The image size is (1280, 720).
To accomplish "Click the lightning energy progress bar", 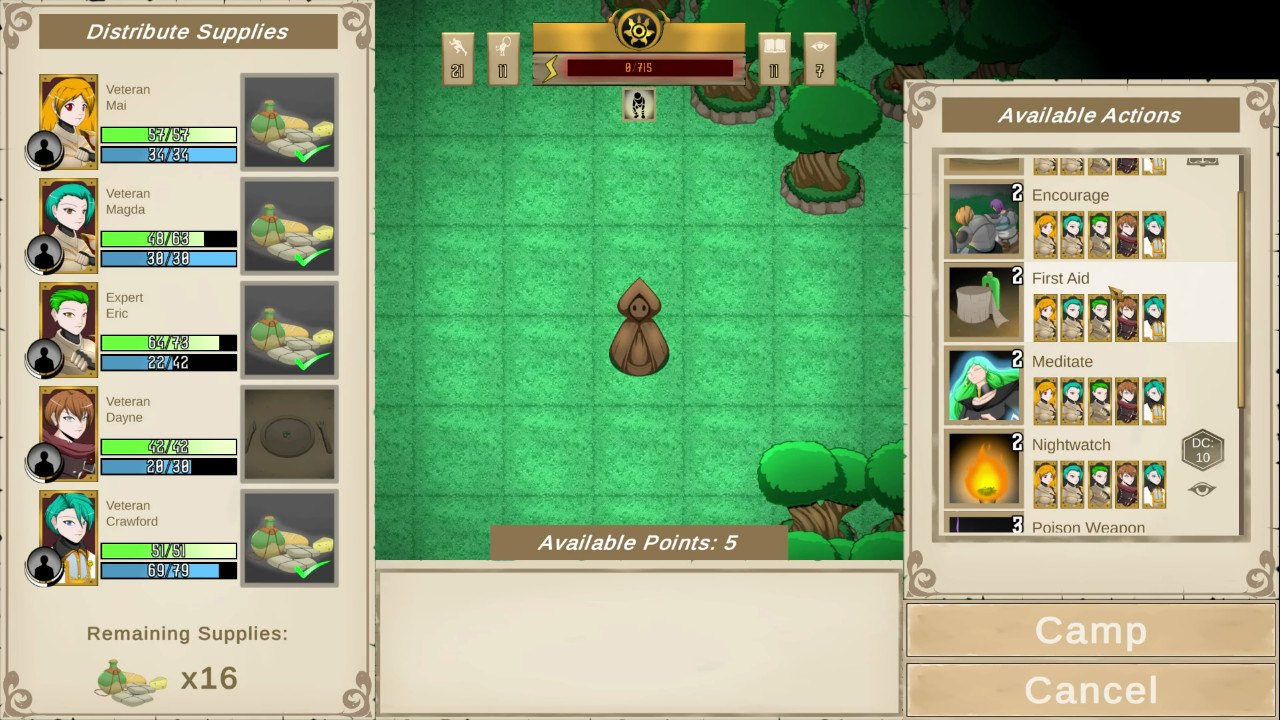I will pos(650,69).
